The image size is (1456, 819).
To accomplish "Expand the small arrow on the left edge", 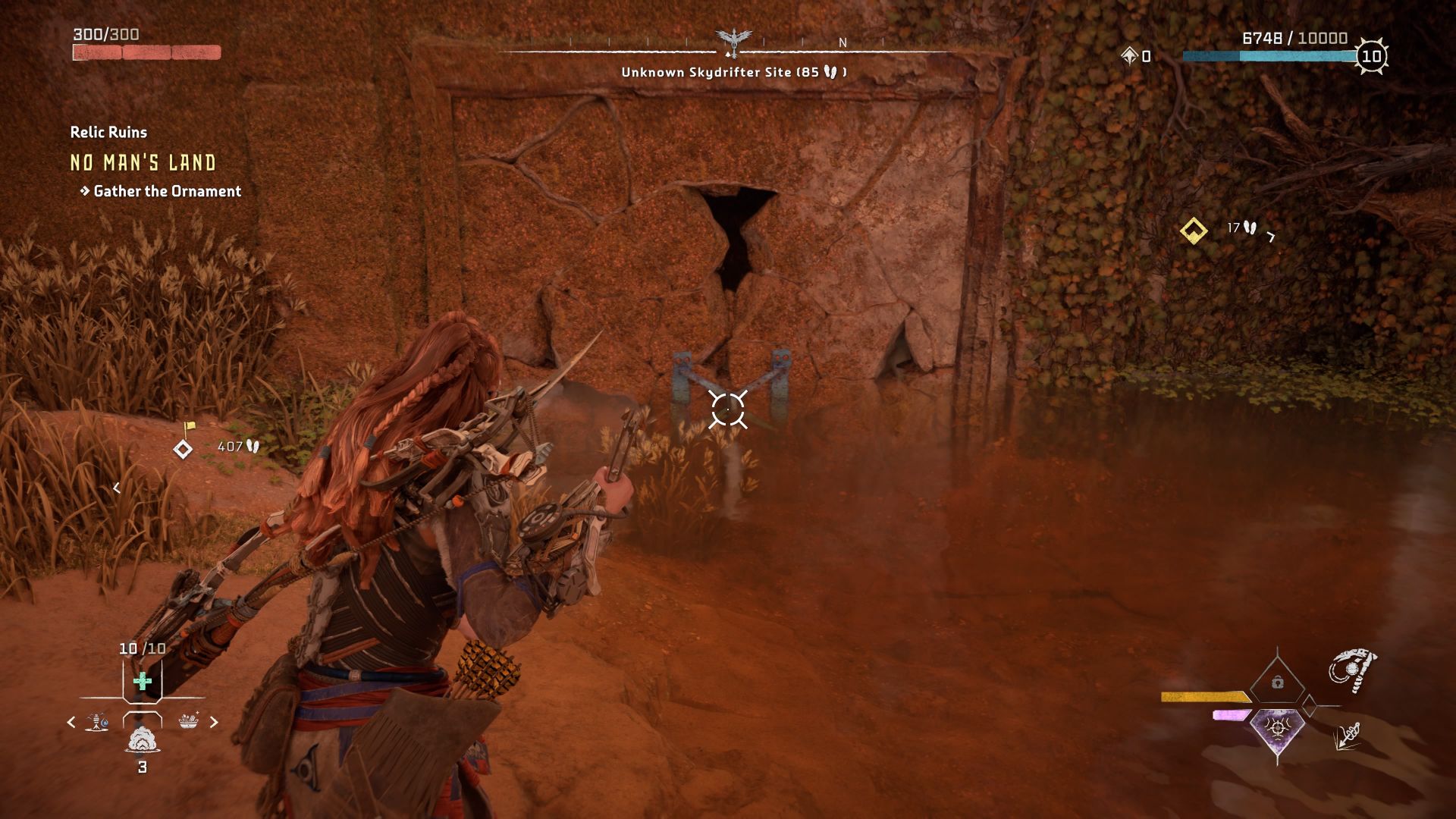I will click(118, 489).
